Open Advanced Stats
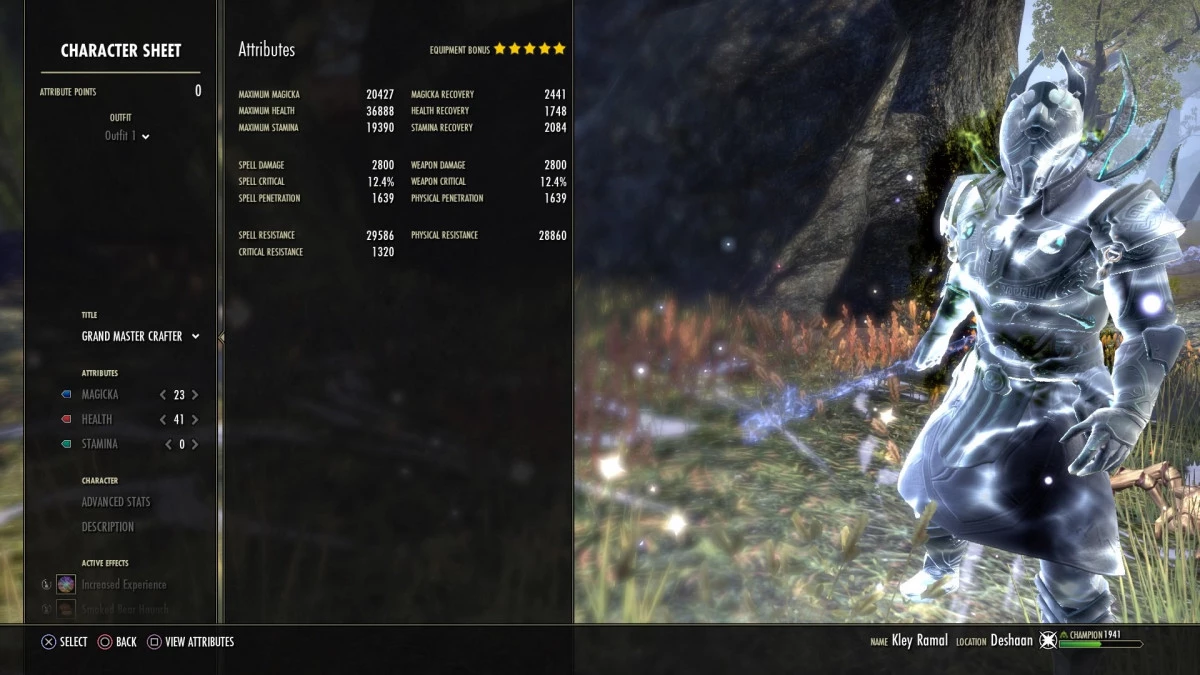 coord(116,502)
